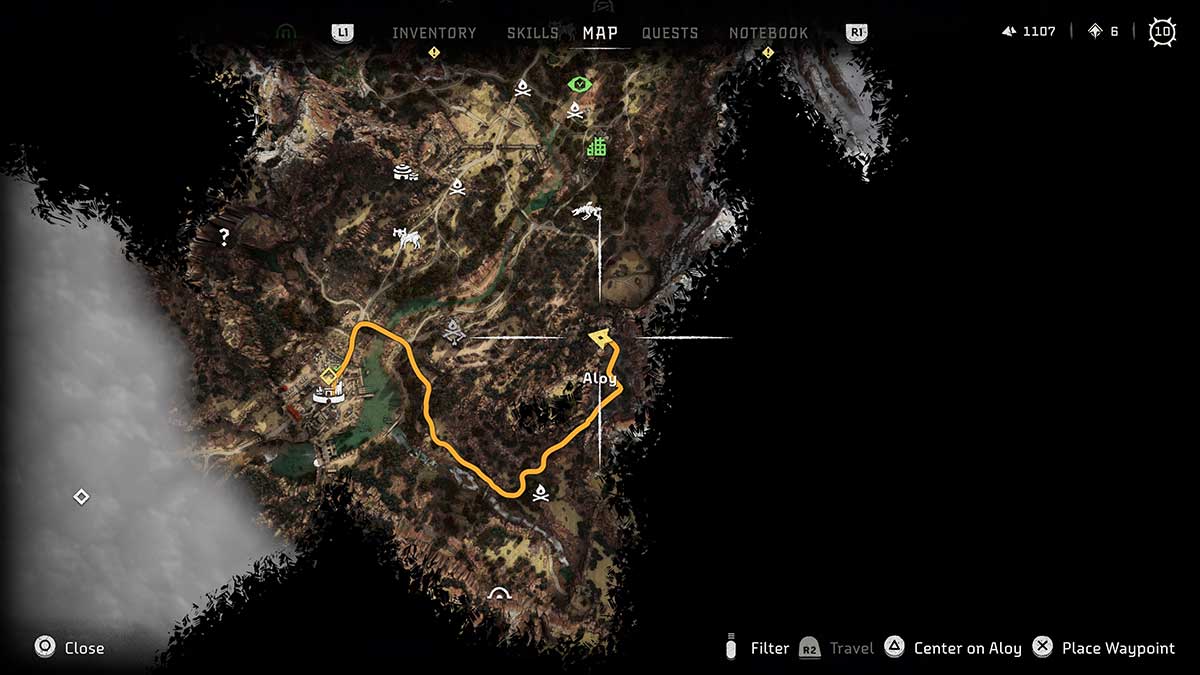
Task: Pick the raptor-like machine site marker
Action: click(586, 211)
